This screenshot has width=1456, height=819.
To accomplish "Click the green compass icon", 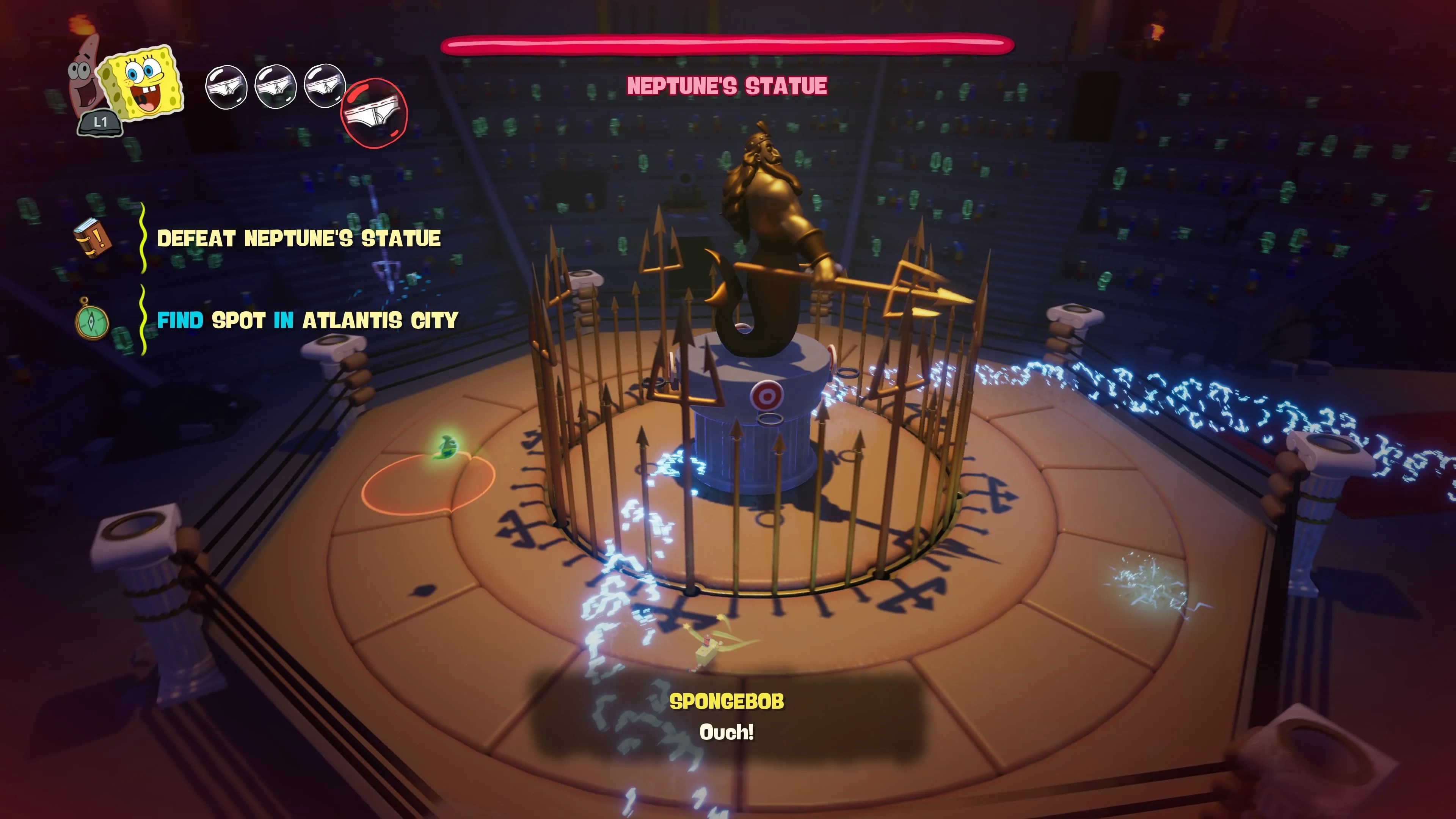I will tap(92, 320).
